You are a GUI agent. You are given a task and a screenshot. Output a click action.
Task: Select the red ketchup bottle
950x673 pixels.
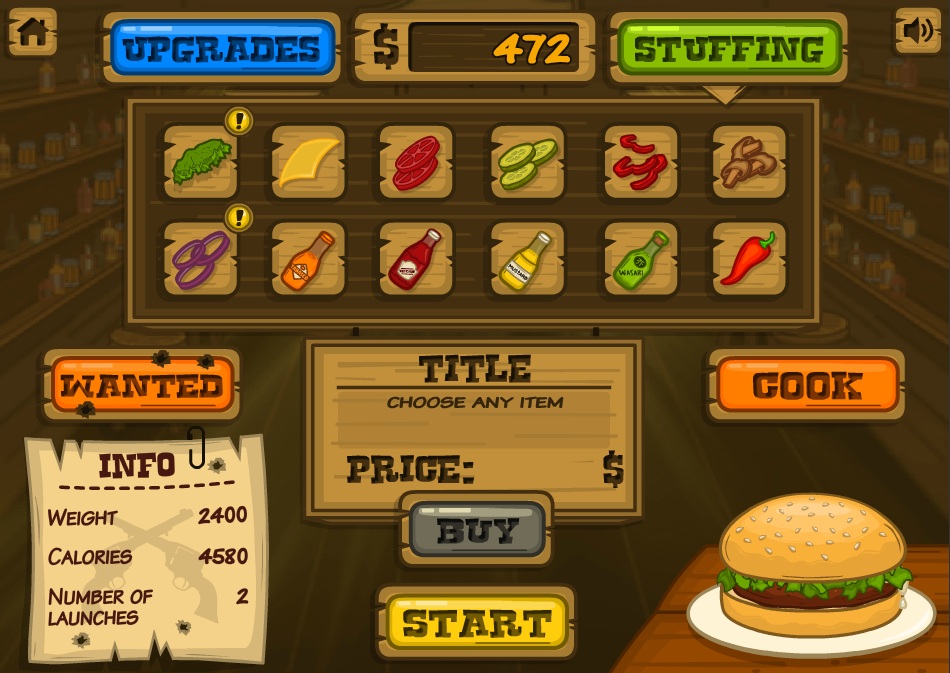(x=416, y=259)
